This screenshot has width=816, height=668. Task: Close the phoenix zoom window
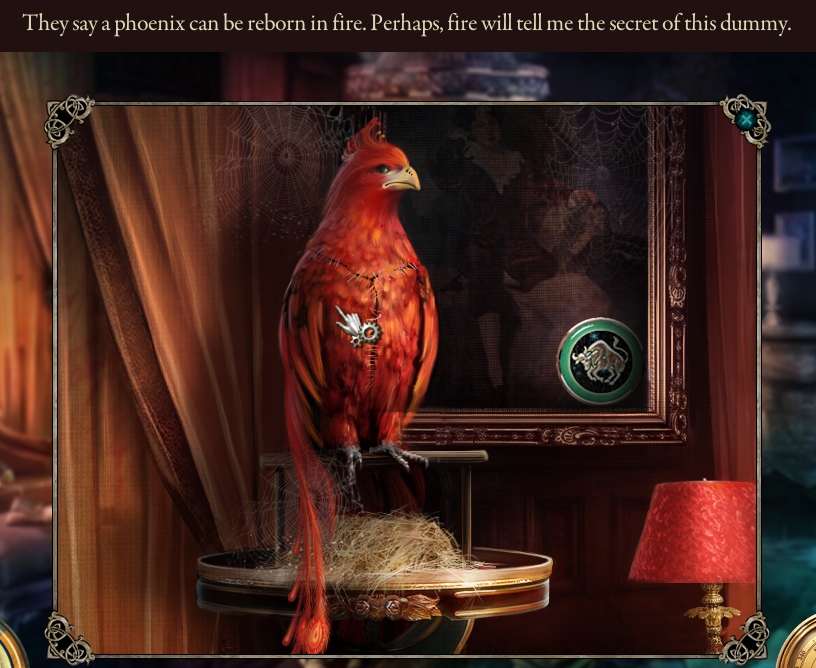tap(745, 120)
